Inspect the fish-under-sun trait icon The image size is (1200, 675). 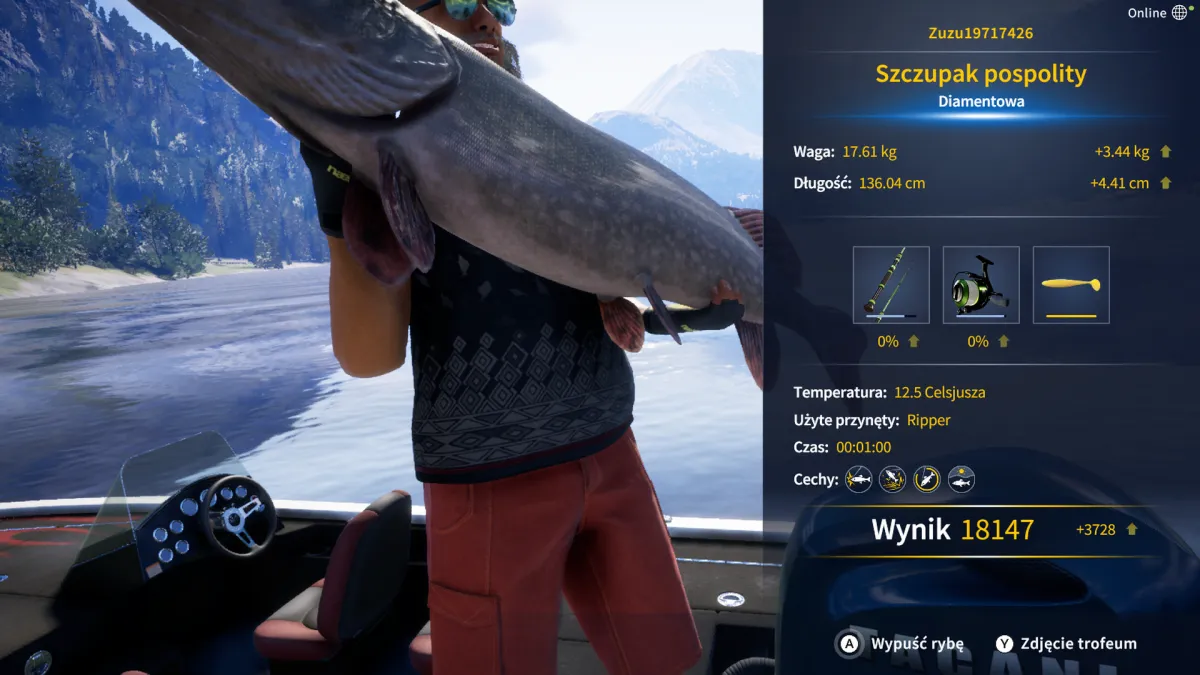pos(961,479)
